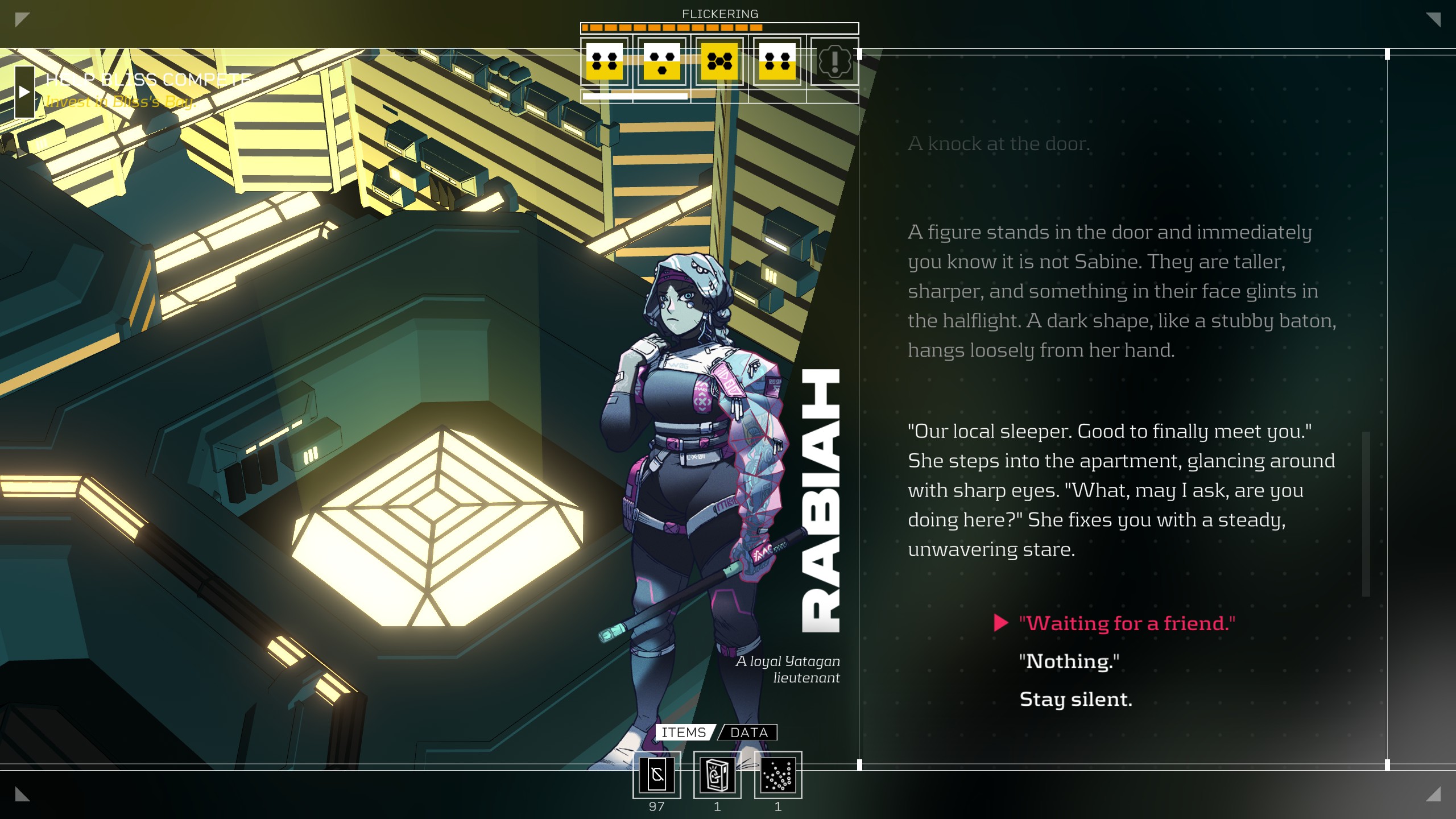Open the Items tab

(x=683, y=733)
